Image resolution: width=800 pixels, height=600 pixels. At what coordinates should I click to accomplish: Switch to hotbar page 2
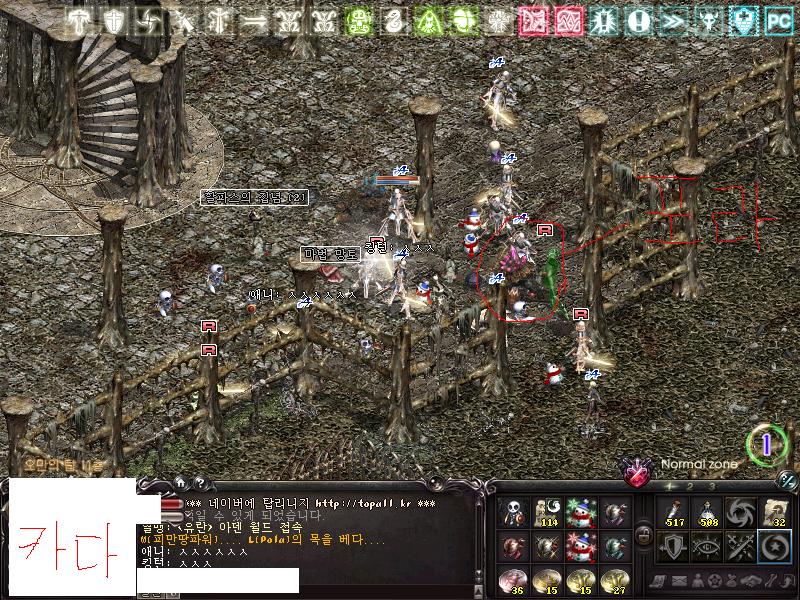[x=691, y=486]
